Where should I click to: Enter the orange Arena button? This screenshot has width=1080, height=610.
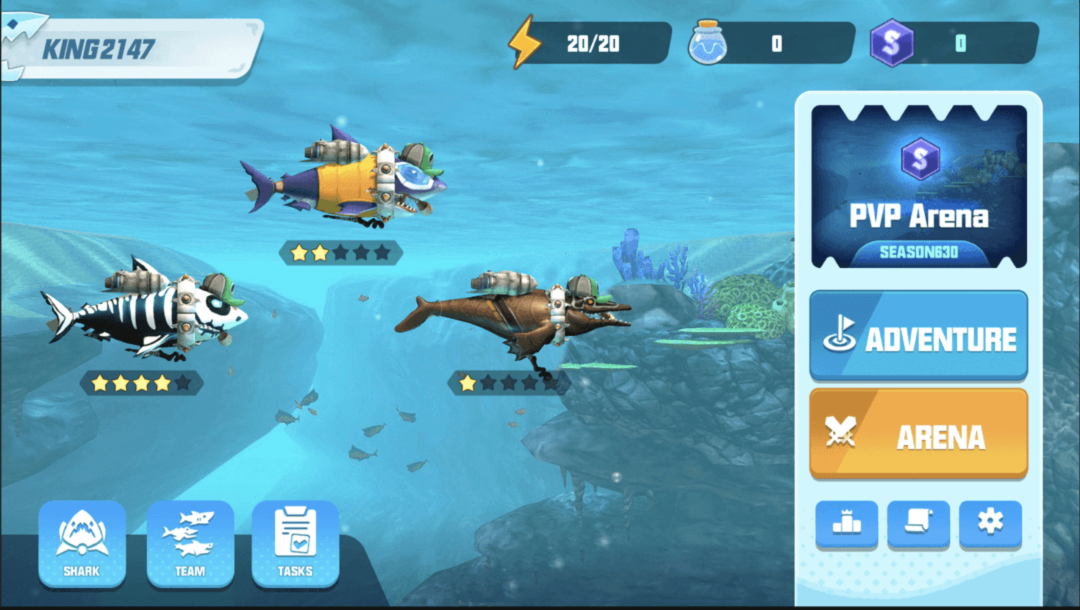click(x=918, y=434)
